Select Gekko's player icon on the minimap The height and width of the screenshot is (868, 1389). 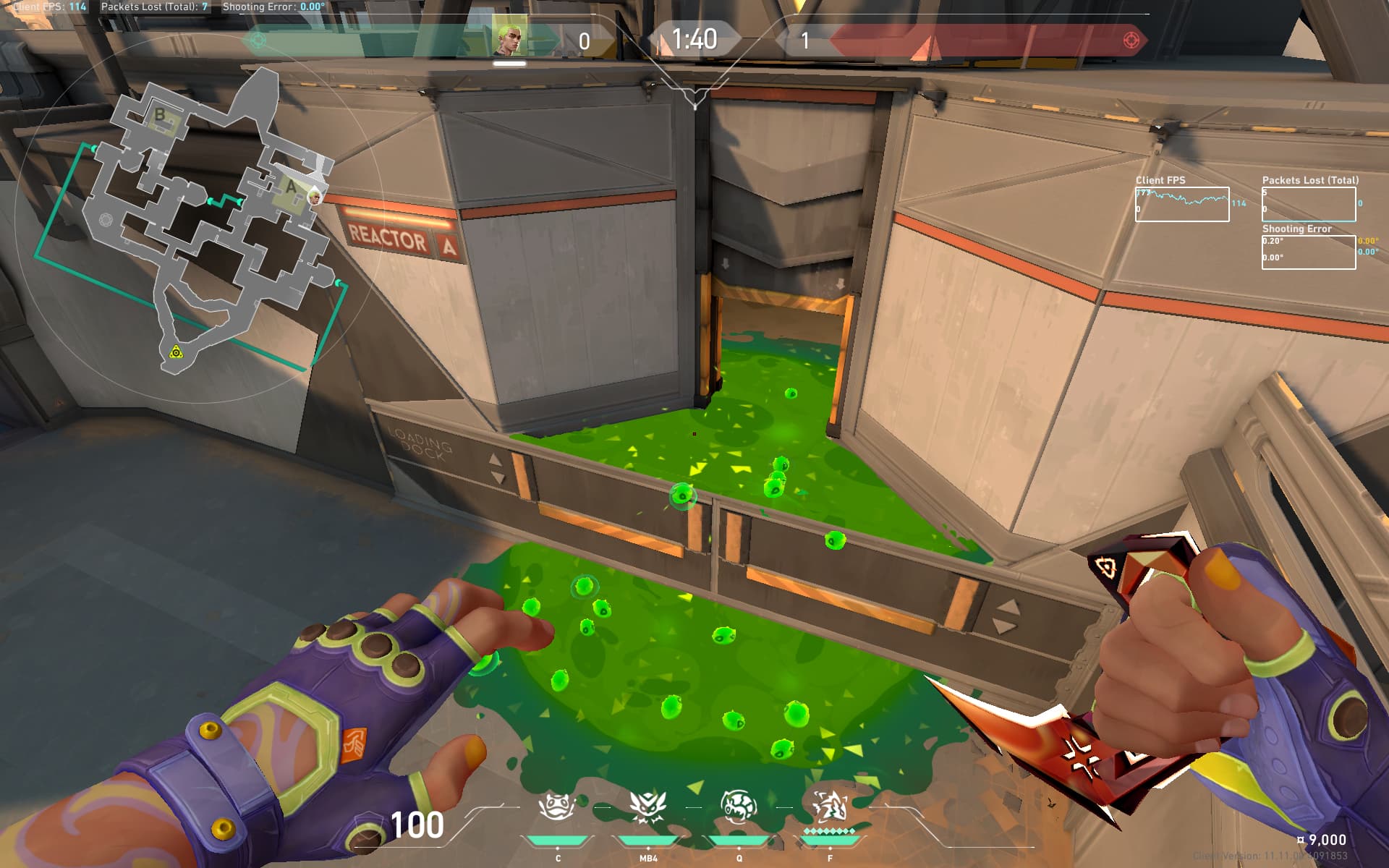click(x=315, y=196)
